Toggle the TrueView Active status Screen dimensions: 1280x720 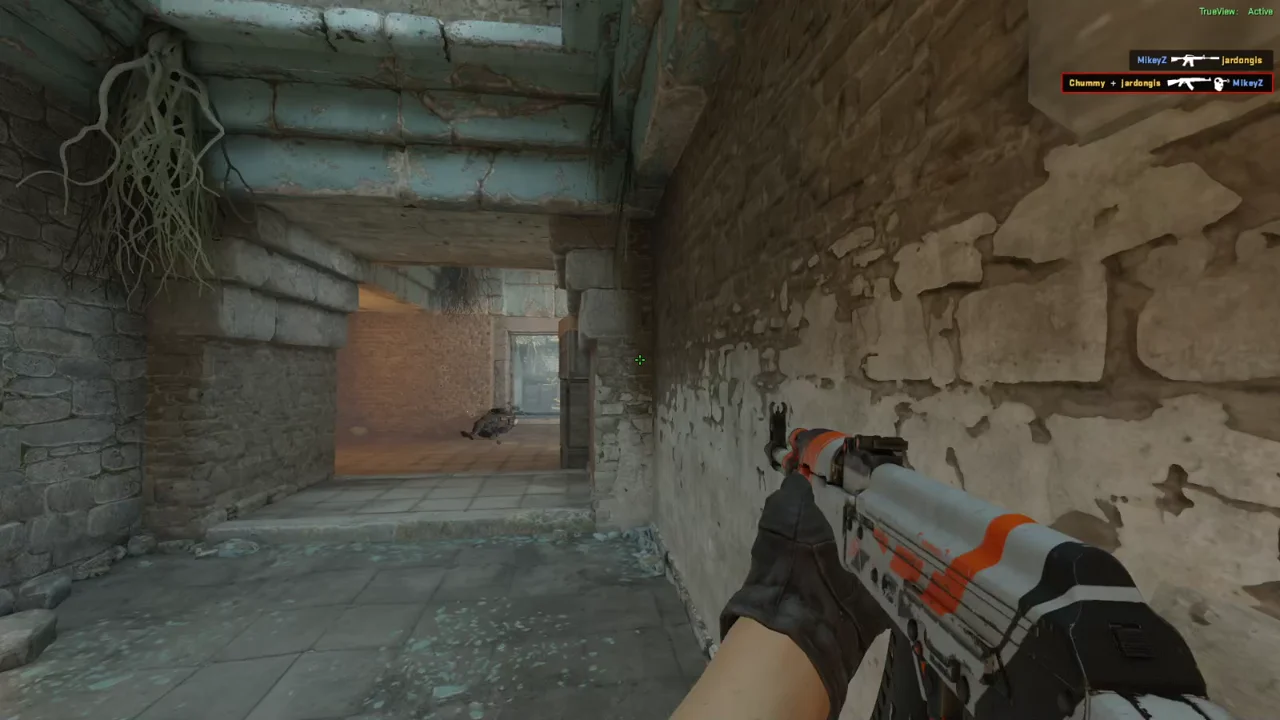tap(1259, 11)
